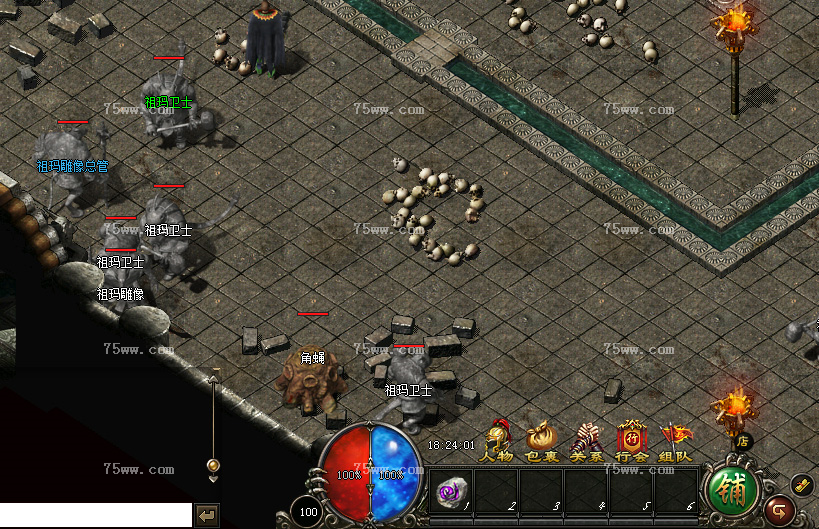Click the small gold tool icon button
Viewport: 819px width, 529px height.
click(802, 485)
